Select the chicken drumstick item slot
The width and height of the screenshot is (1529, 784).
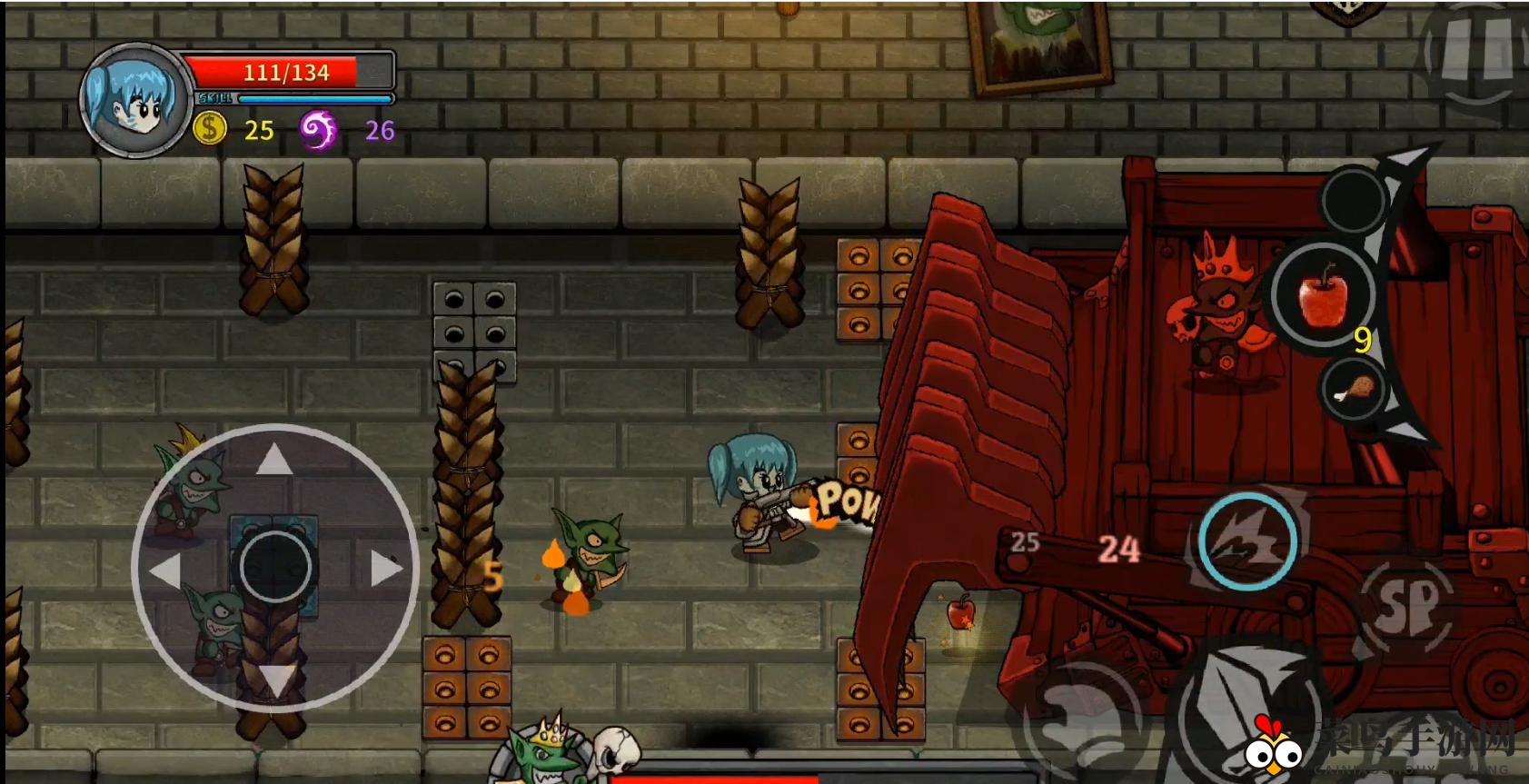[x=1354, y=389]
